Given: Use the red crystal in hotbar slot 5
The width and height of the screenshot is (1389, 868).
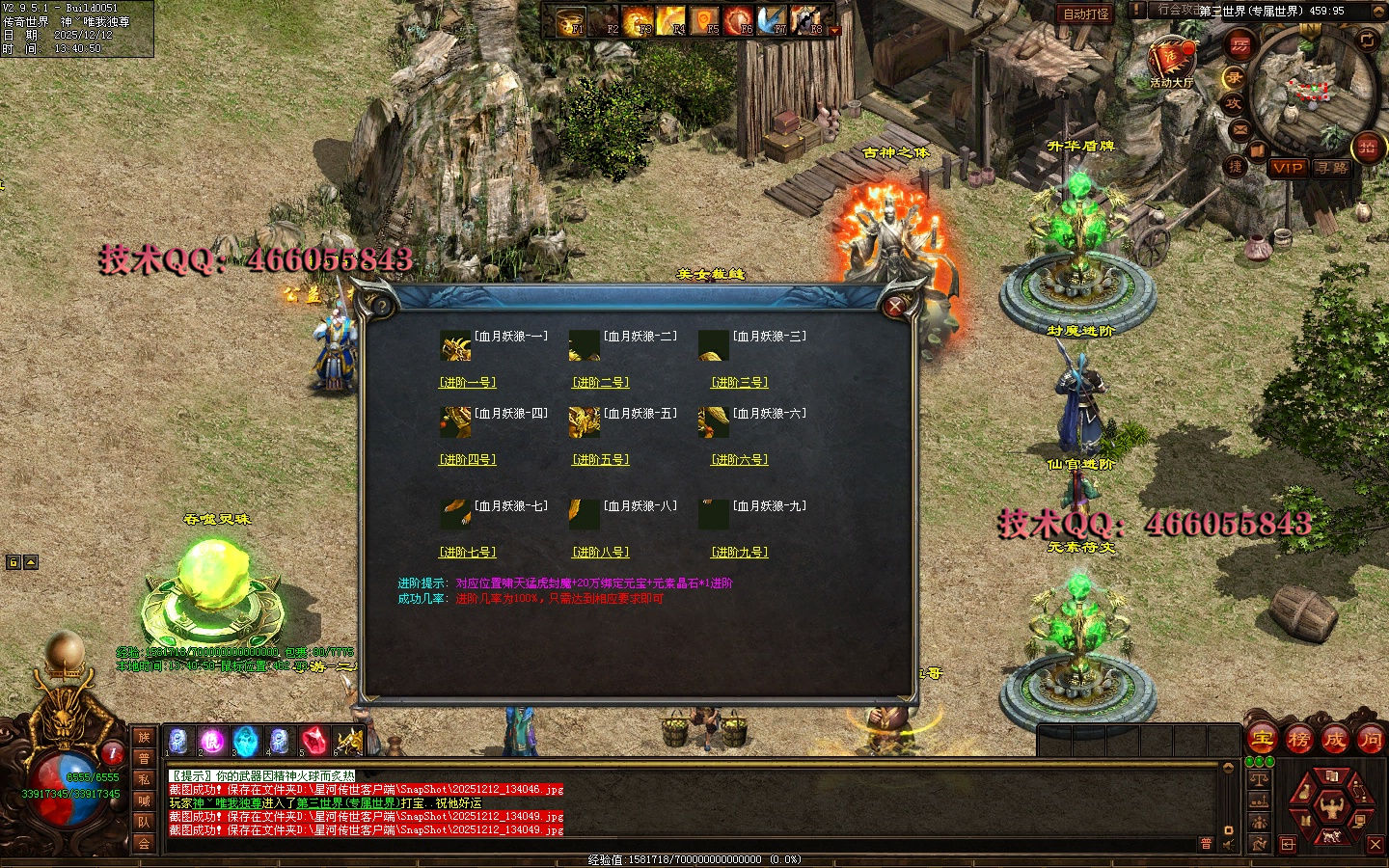Looking at the screenshot, I should (314, 741).
